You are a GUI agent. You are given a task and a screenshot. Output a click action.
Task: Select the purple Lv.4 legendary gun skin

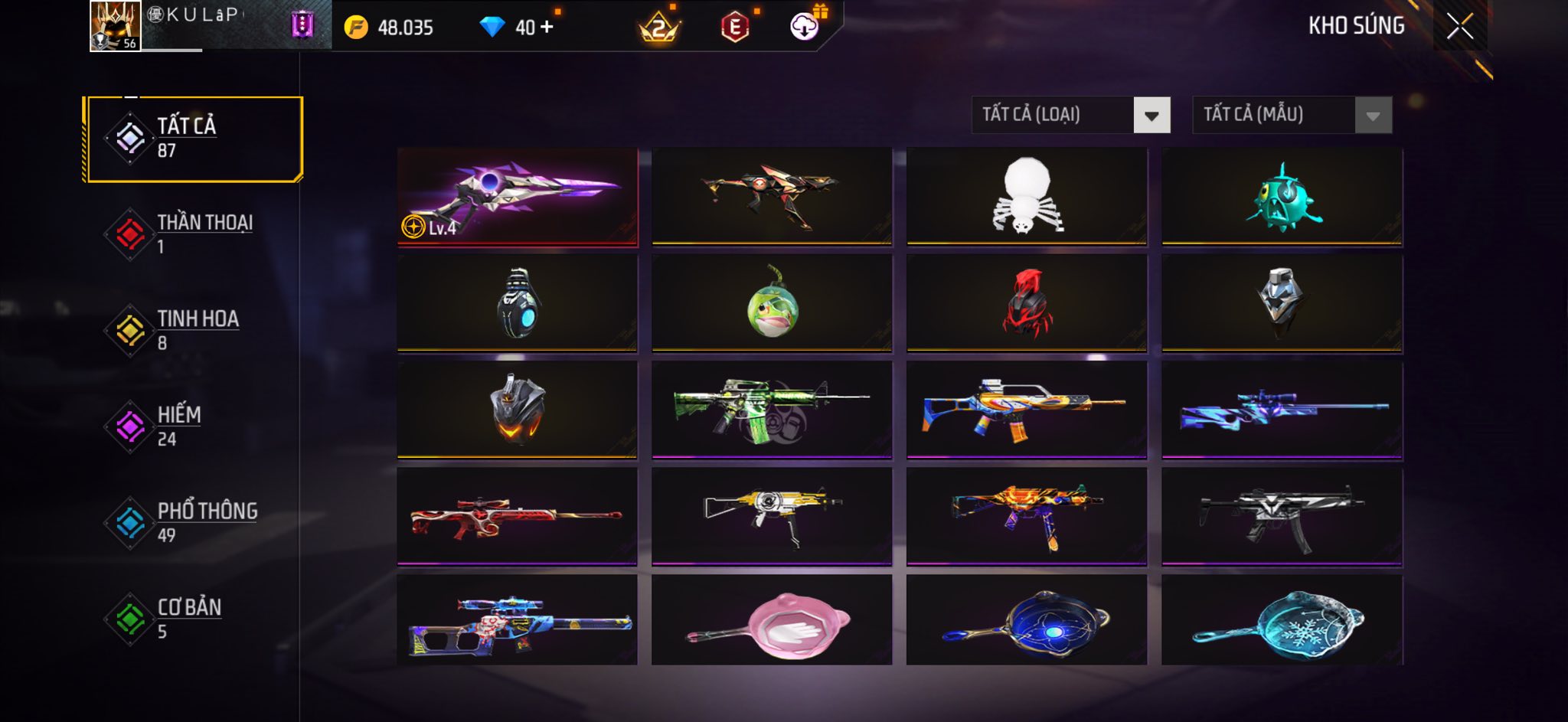click(x=518, y=196)
